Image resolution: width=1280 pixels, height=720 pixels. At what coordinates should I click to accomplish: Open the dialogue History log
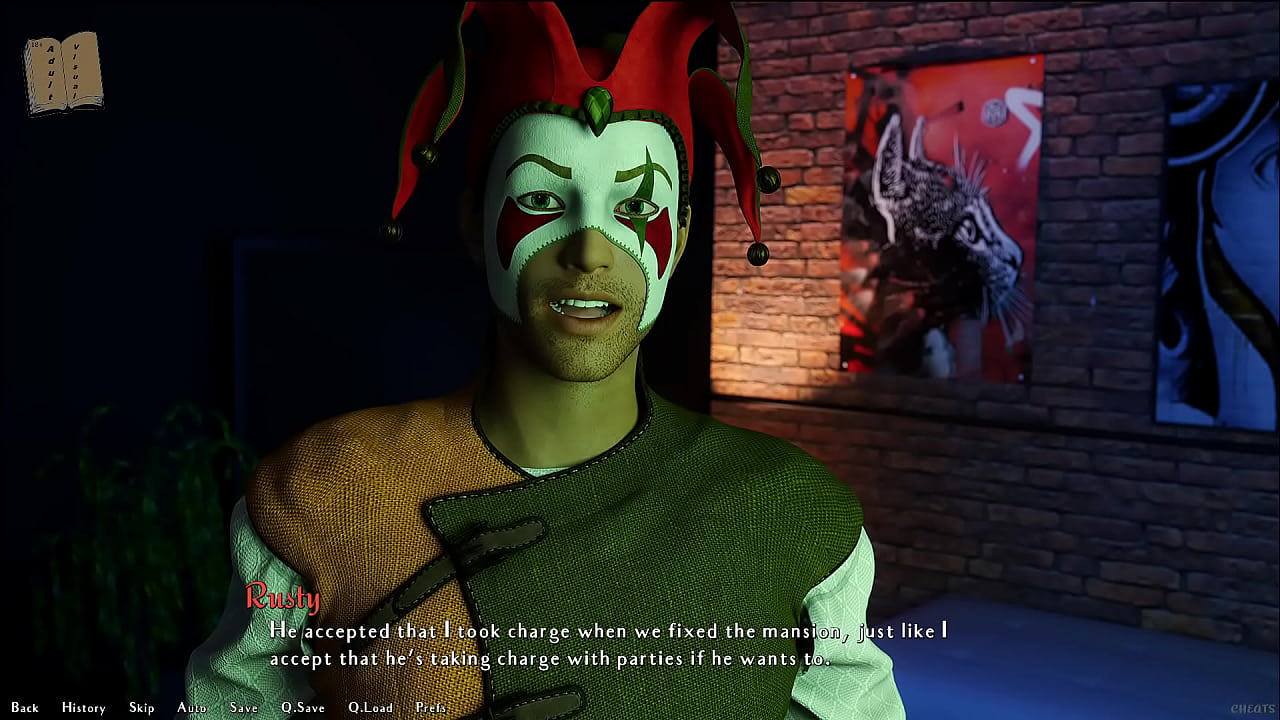click(x=83, y=707)
